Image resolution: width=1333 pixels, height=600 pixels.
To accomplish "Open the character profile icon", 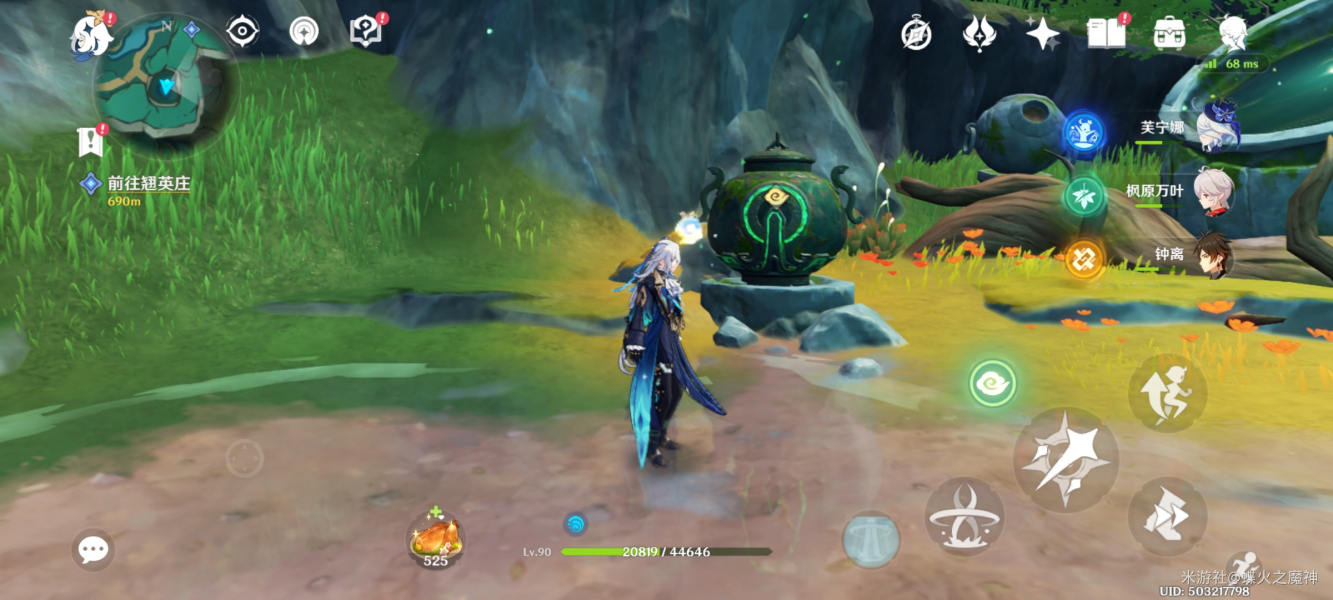I will point(1233,34).
